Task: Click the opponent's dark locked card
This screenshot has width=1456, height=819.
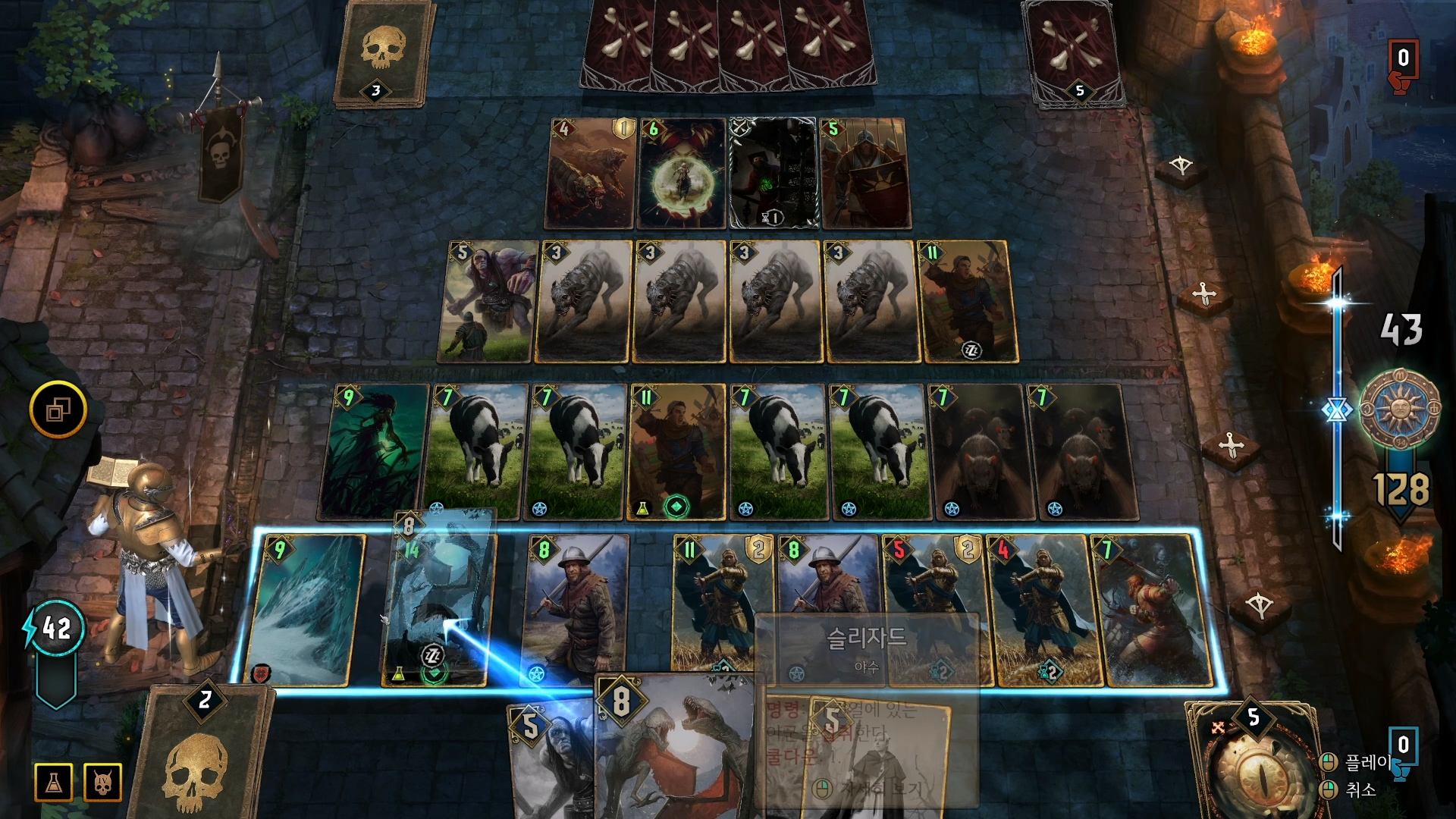Action: (773, 174)
